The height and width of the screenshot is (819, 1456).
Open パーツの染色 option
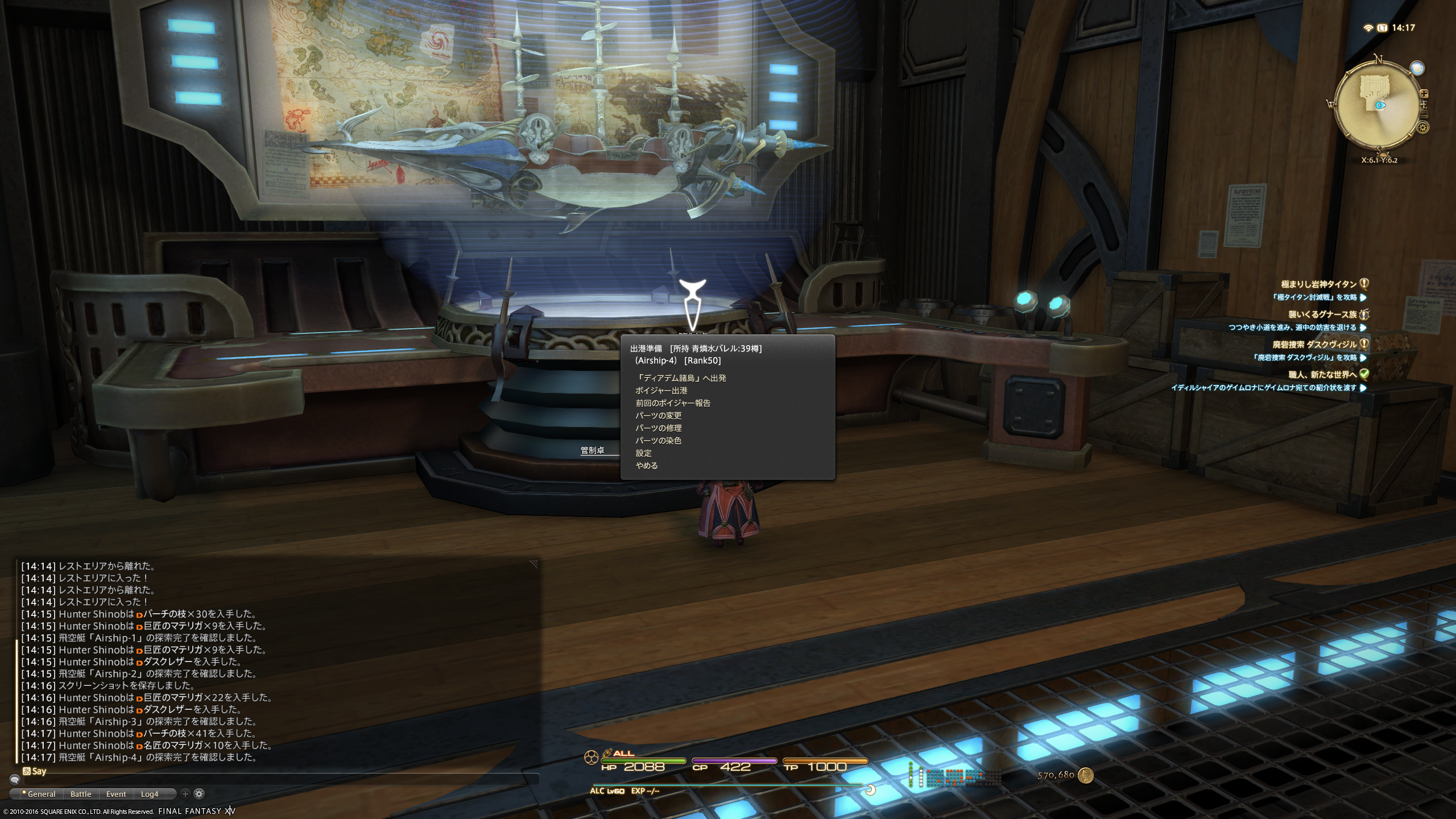[658, 441]
